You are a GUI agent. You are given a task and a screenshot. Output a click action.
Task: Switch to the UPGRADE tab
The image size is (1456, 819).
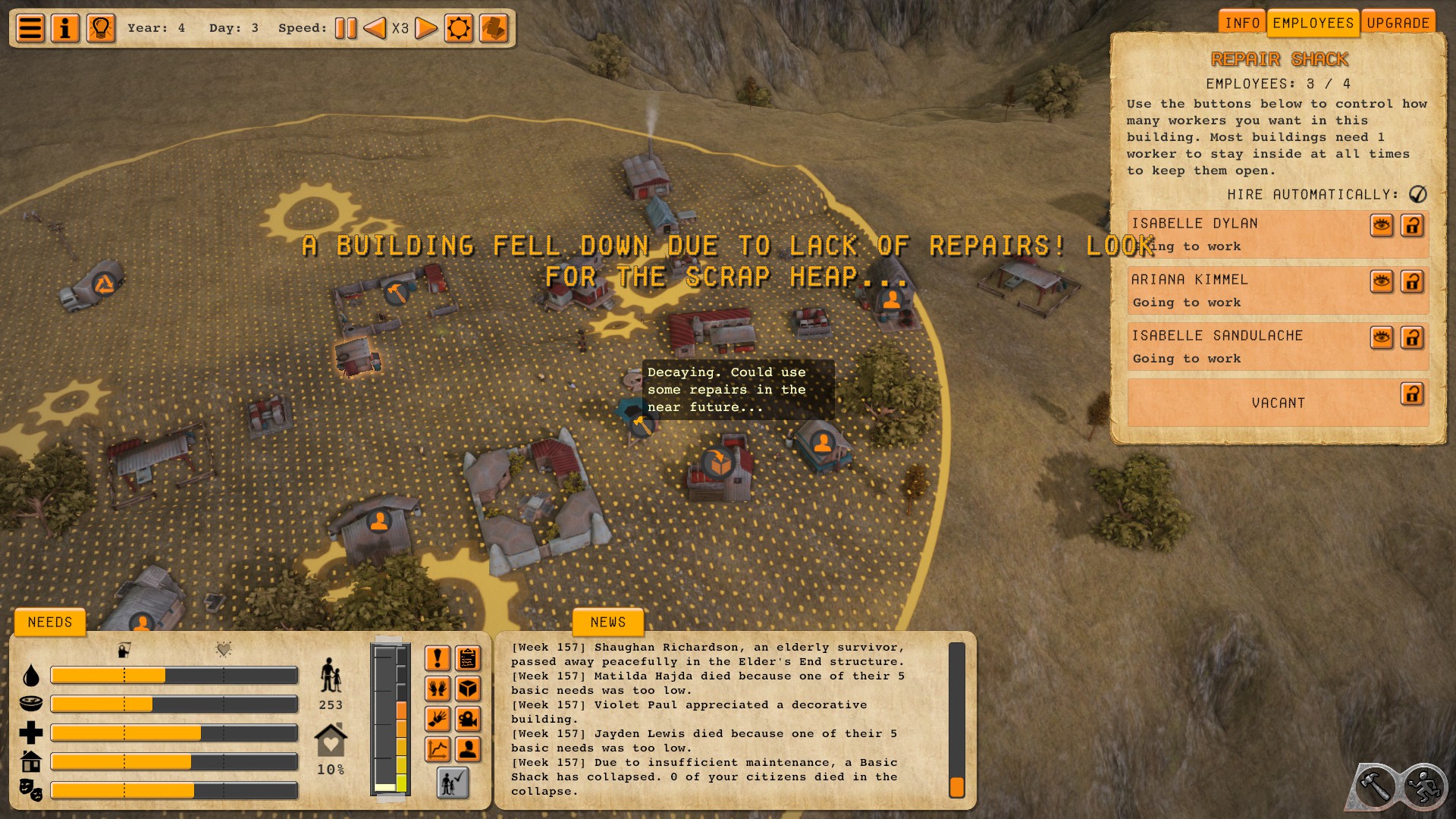tap(1398, 23)
